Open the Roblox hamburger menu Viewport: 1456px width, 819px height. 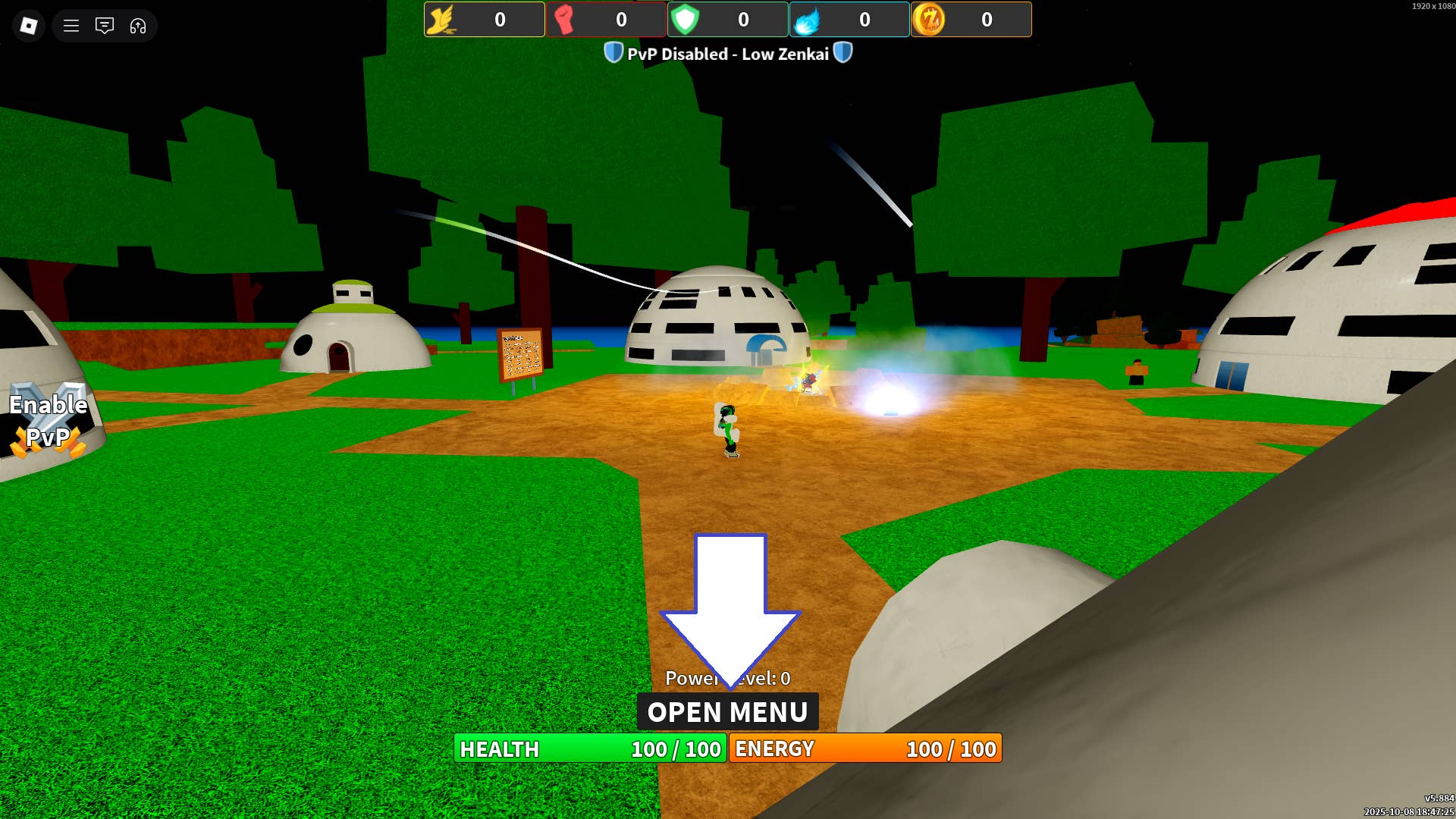point(71,27)
